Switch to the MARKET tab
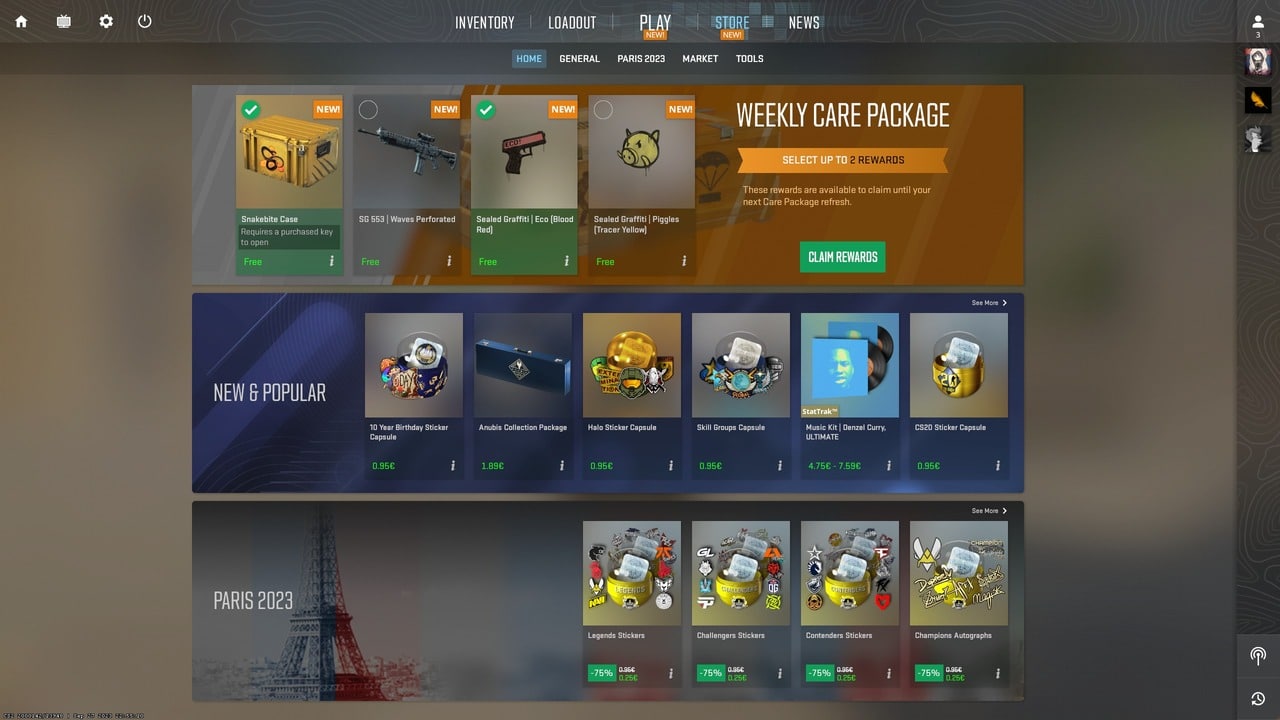The width and height of the screenshot is (1280, 720). pos(700,58)
